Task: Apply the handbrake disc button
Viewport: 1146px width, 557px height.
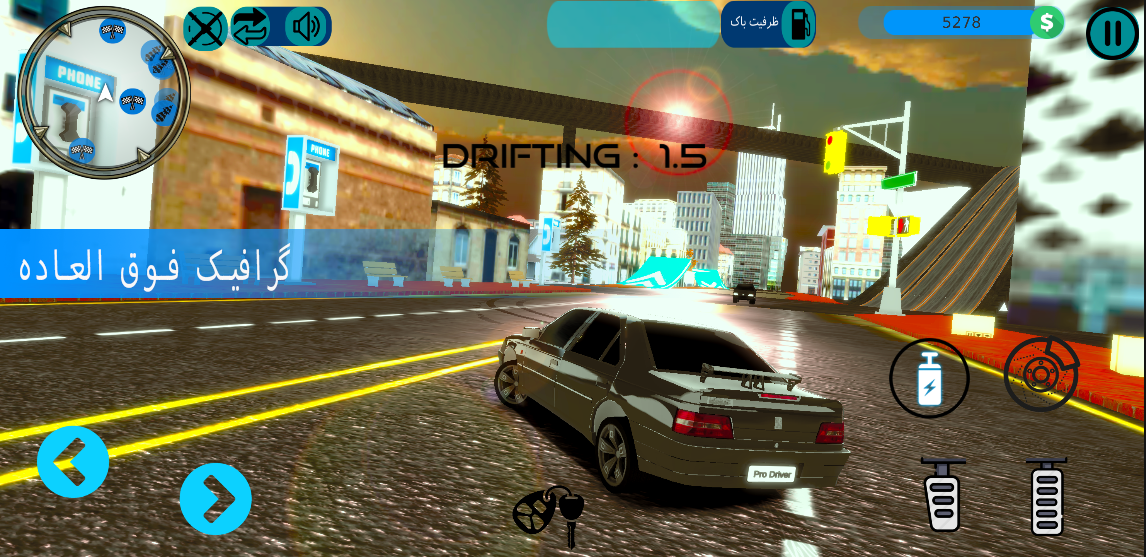Action: pyautogui.click(x=1041, y=375)
